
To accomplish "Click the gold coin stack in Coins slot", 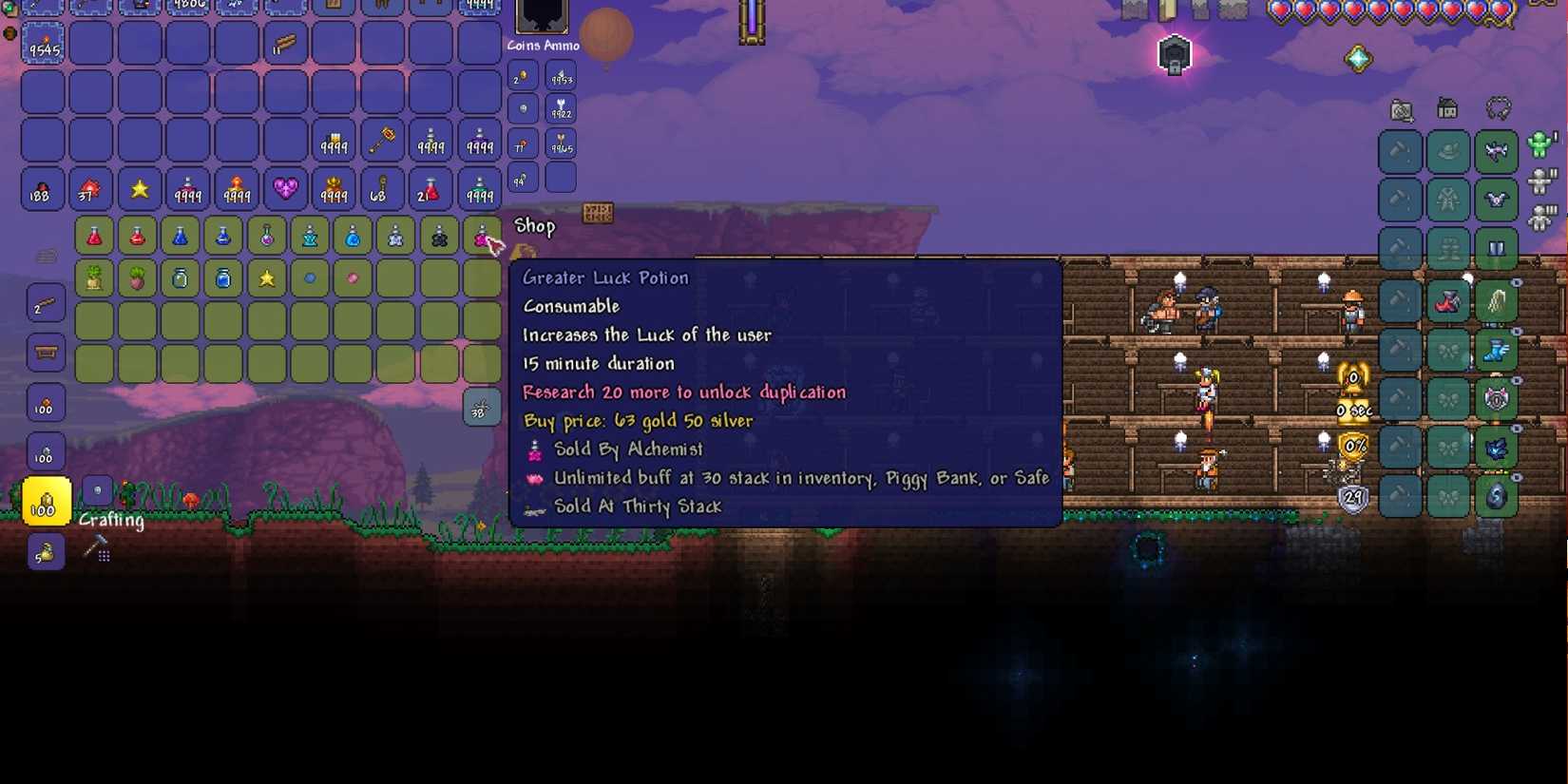I will pyautogui.click(x=521, y=76).
